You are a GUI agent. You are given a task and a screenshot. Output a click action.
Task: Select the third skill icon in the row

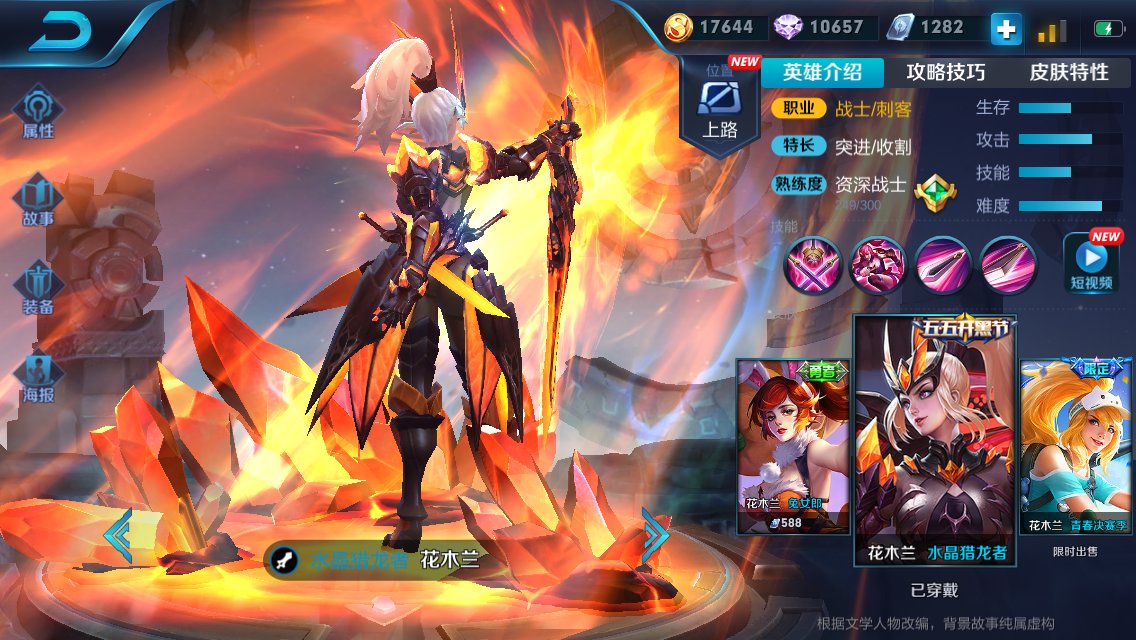click(x=942, y=265)
